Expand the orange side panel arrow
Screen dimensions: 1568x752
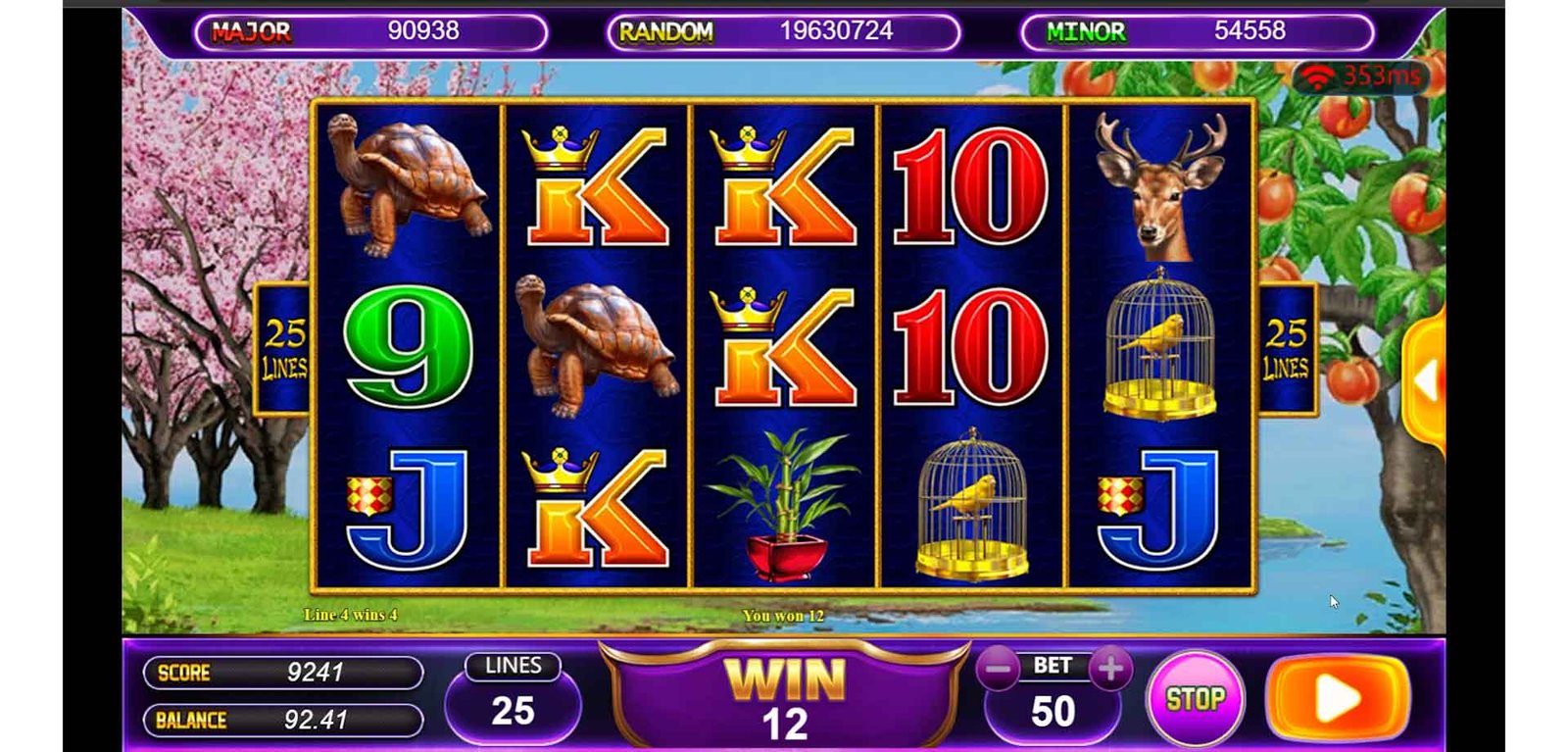click(1427, 380)
